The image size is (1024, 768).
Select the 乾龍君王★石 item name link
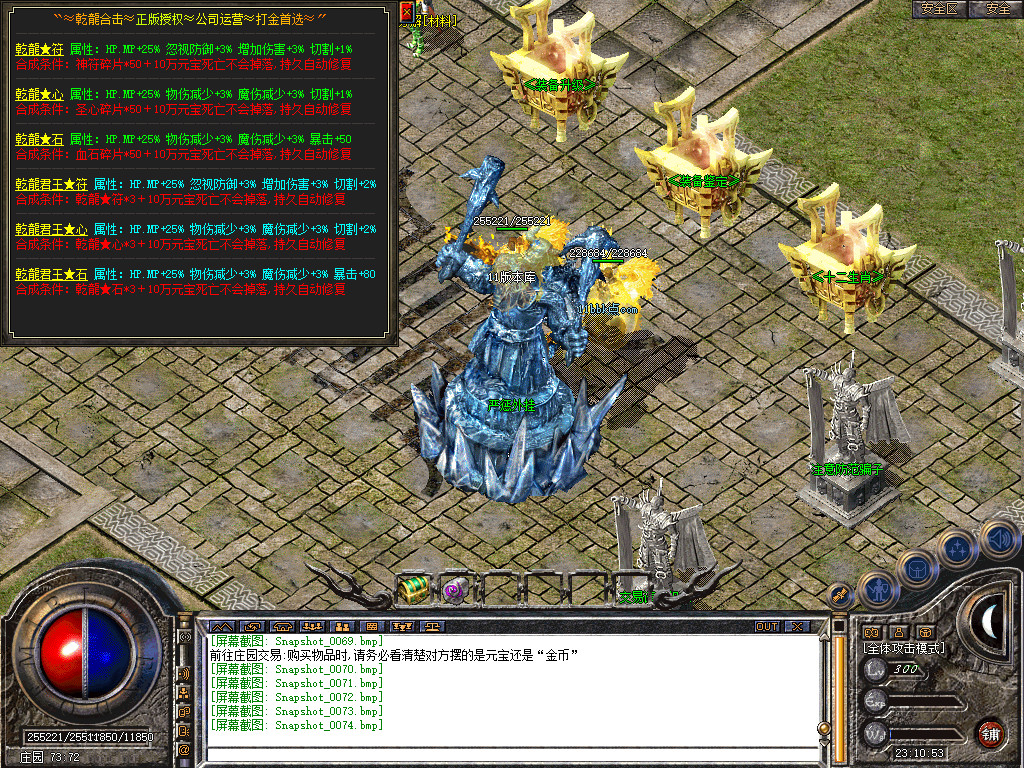click(51, 274)
